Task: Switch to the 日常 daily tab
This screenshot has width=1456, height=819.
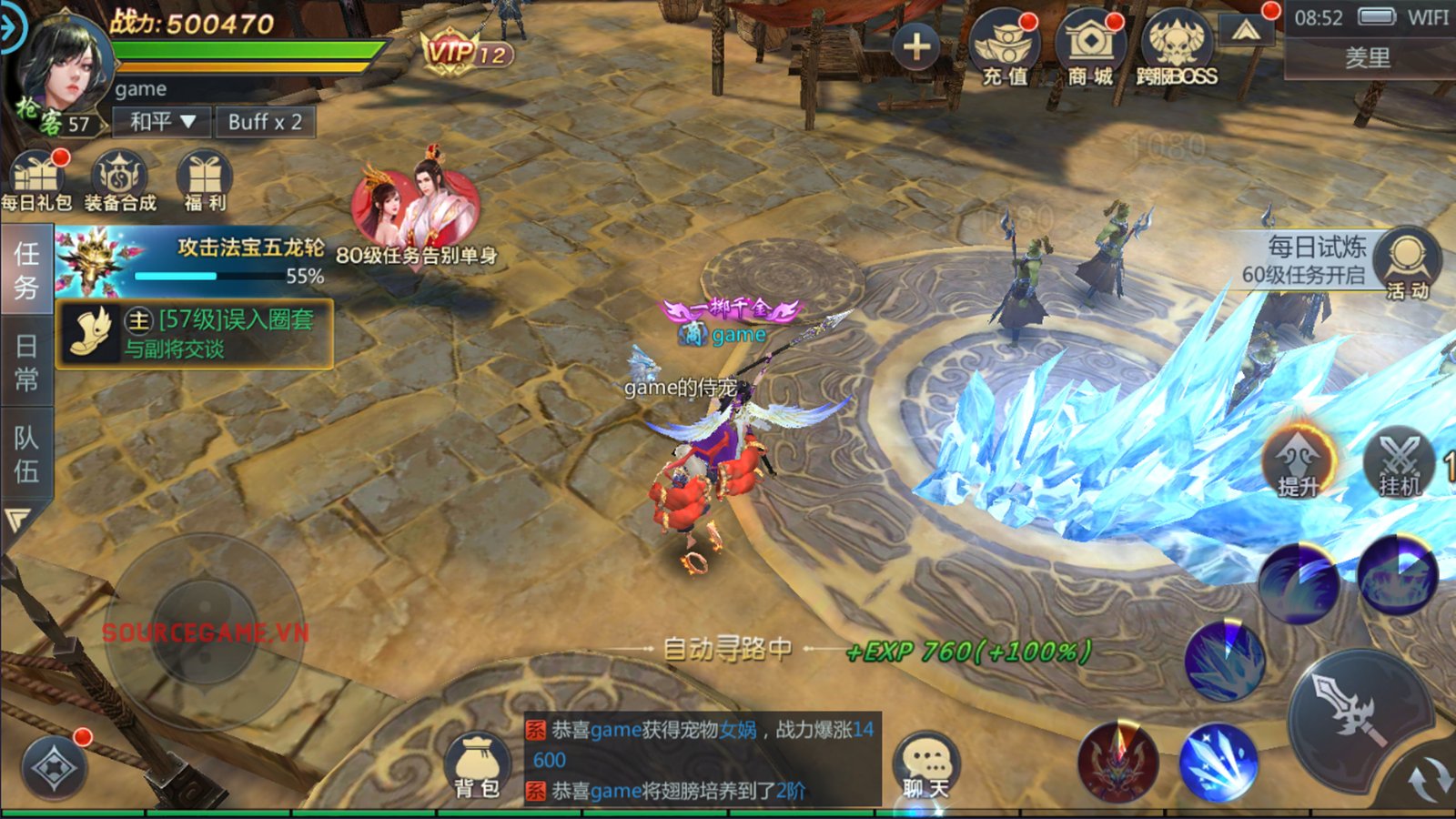Action: click(25, 362)
